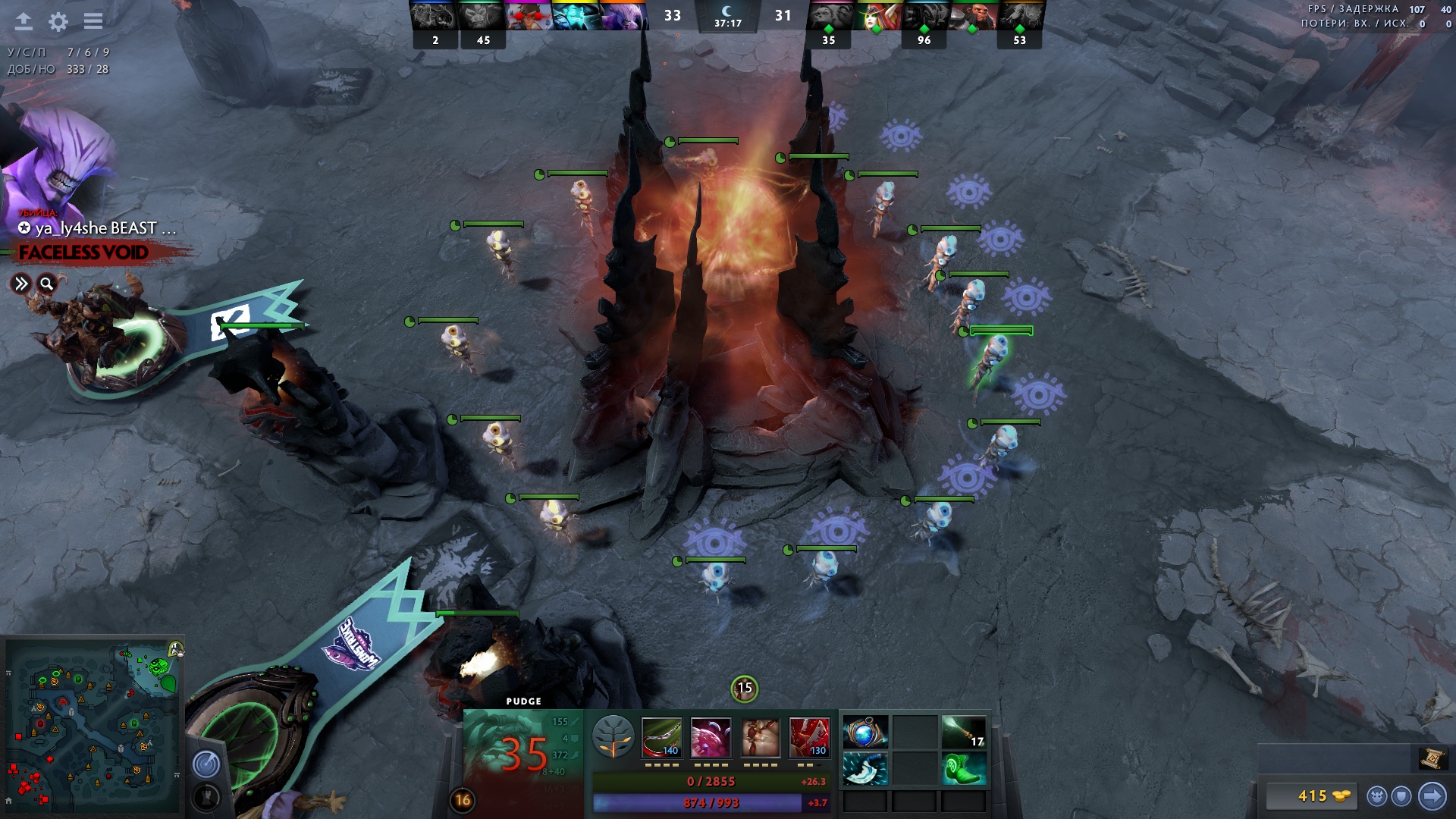Click the courier deliver arrow button
This screenshot has height=819, width=1456.
tap(1432, 796)
